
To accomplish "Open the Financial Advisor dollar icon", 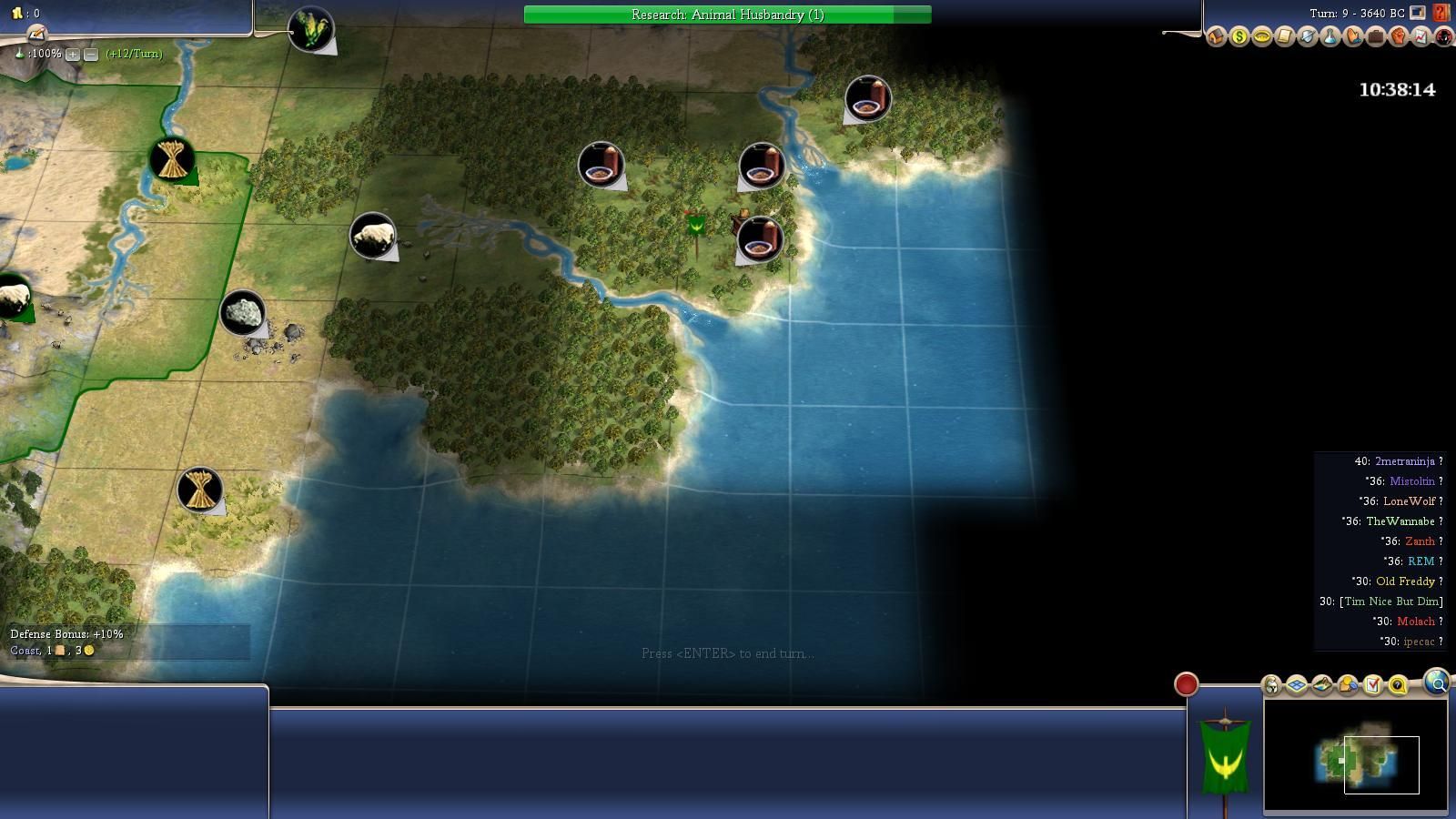I will 1239,37.
